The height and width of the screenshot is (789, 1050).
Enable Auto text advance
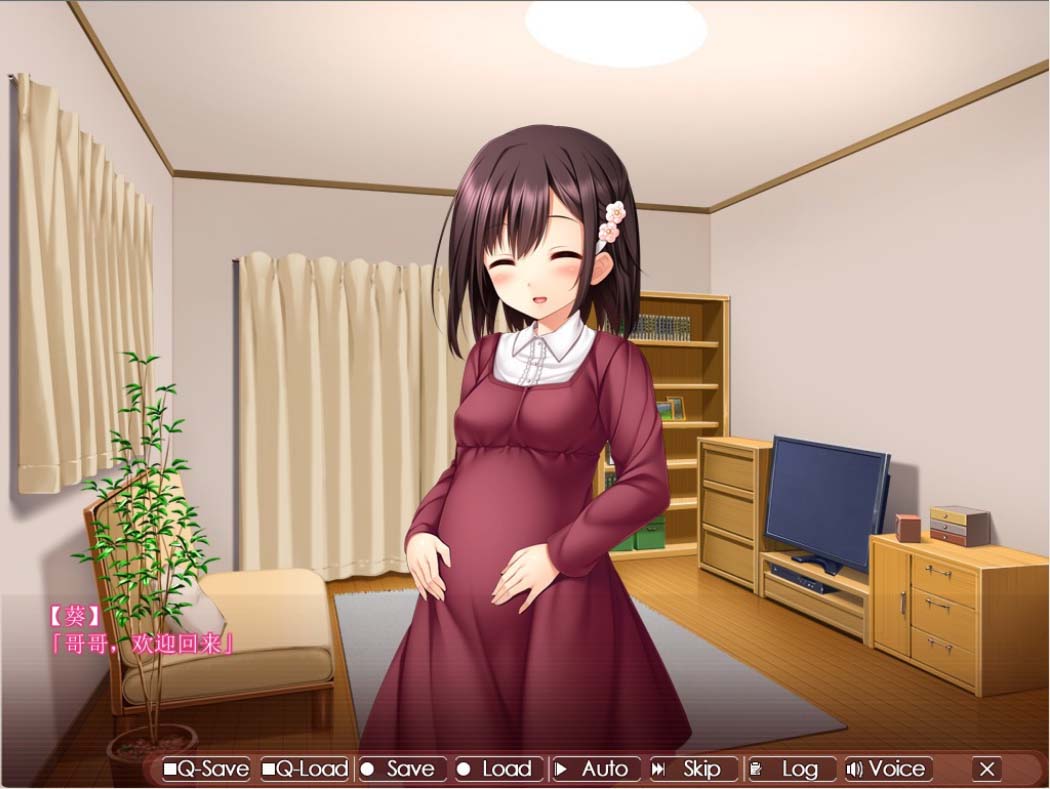pyautogui.click(x=594, y=769)
